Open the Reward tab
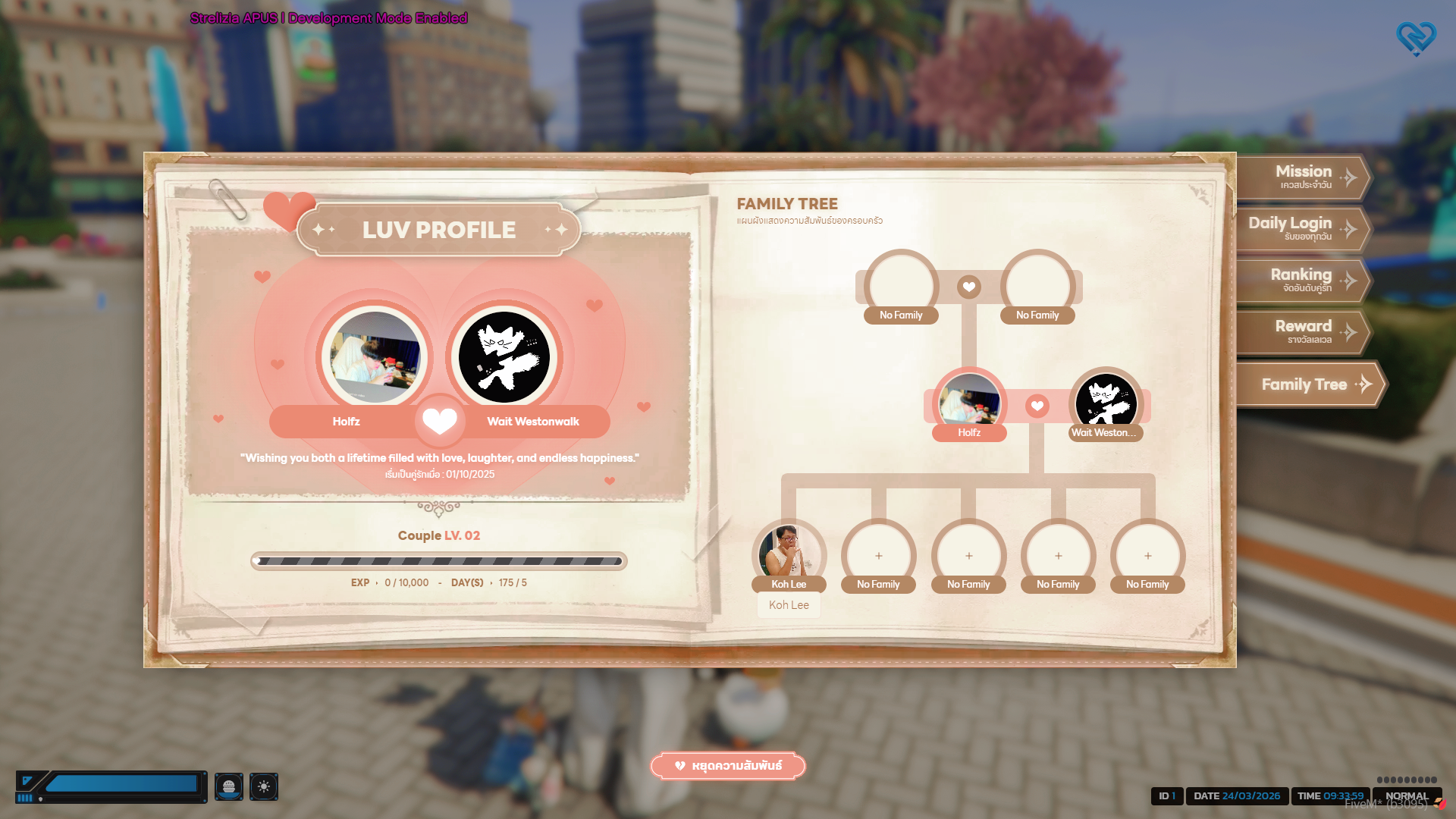 1301,331
